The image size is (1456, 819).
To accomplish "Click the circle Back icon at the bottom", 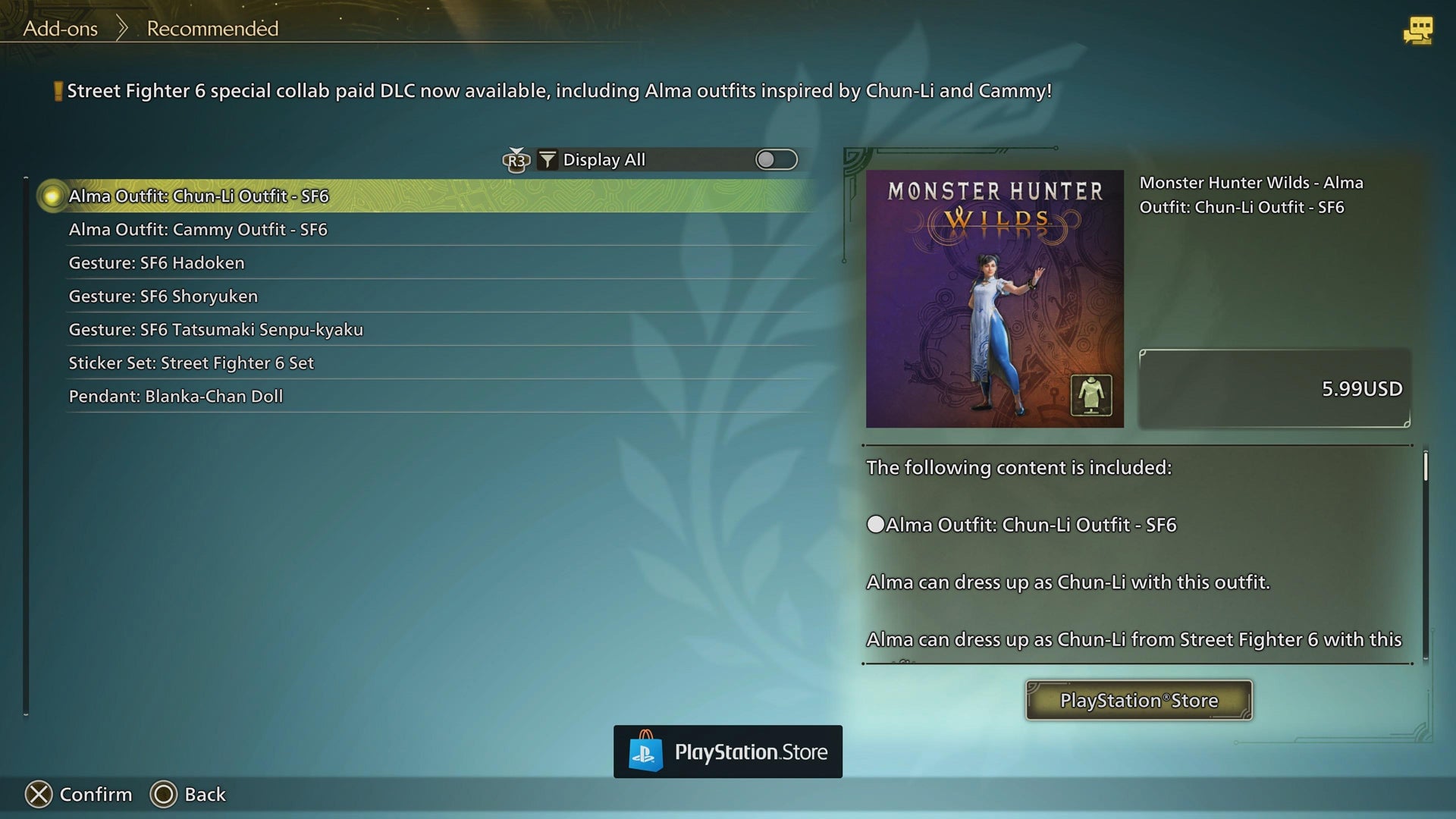I will click(164, 794).
